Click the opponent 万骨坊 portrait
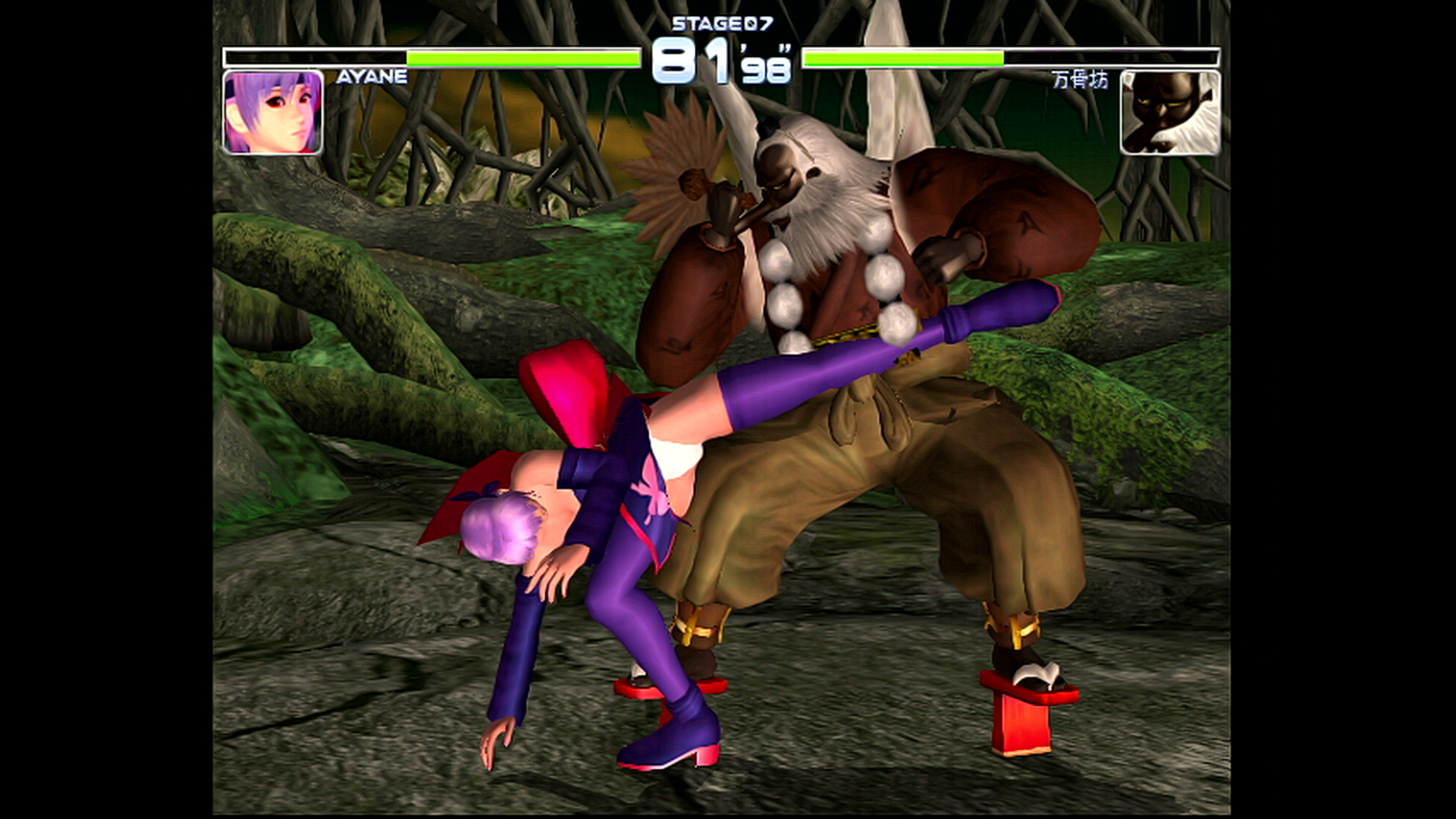1456x819 pixels. click(1172, 114)
